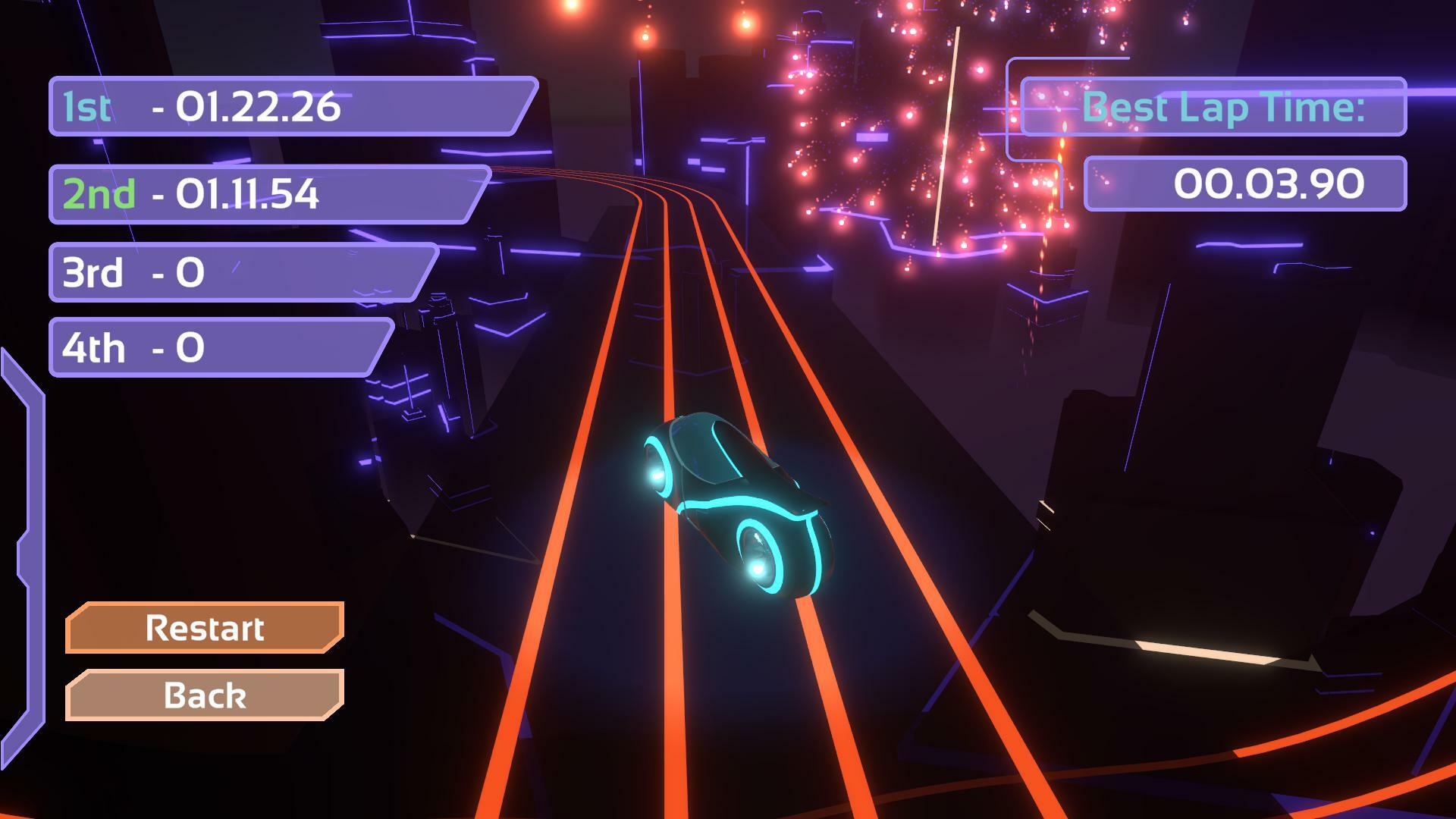
Task: Click the Restart button
Action: (x=205, y=628)
